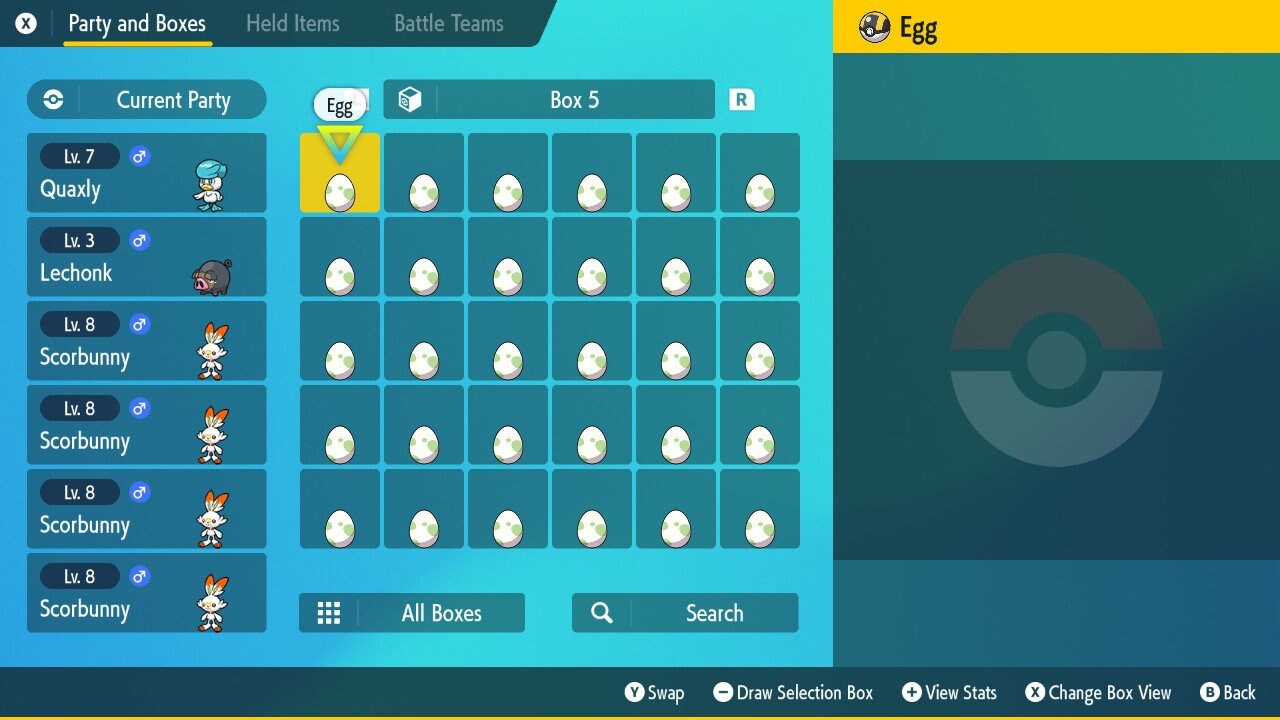Open the Battle Teams tab
The width and height of the screenshot is (1280, 720).
[x=447, y=23]
